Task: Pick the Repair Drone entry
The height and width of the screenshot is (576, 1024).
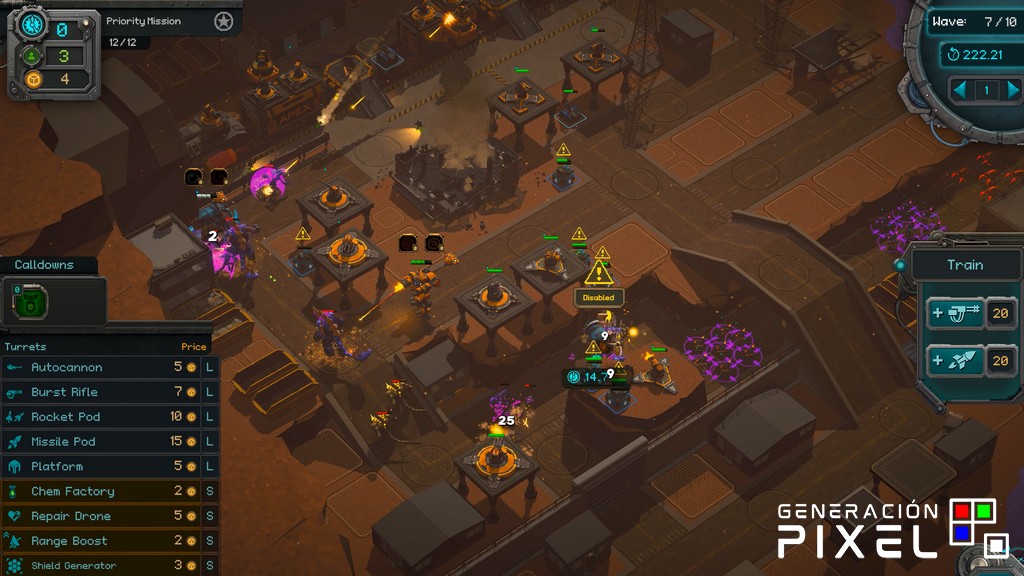Action: [x=71, y=517]
